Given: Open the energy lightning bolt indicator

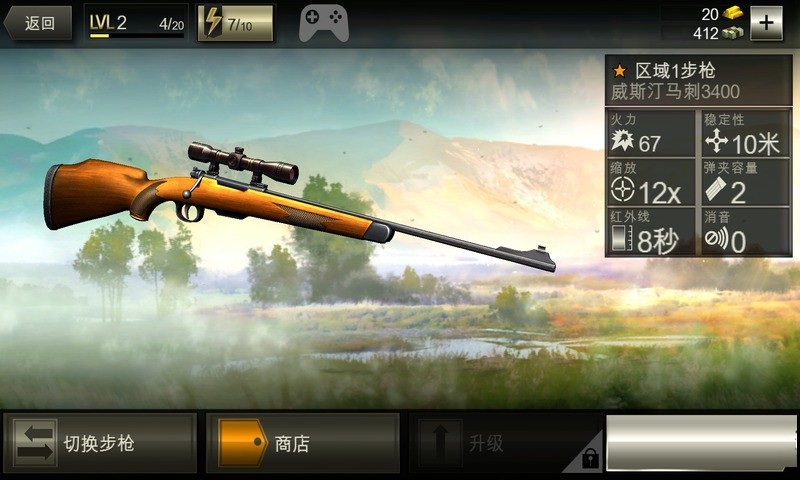Looking at the screenshot, I should [236, 23].
